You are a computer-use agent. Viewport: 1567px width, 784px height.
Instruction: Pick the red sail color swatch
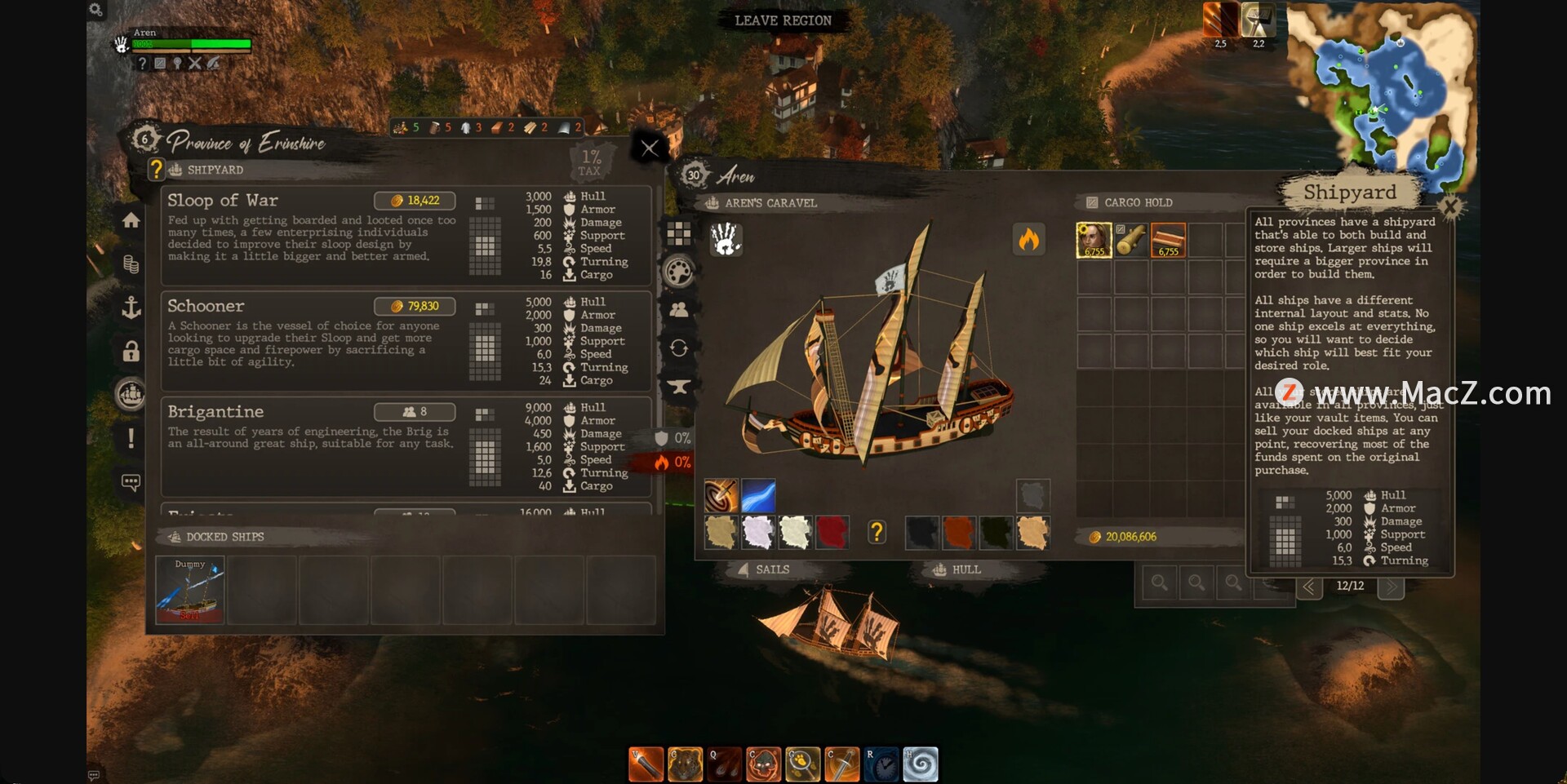pos(832,533)
